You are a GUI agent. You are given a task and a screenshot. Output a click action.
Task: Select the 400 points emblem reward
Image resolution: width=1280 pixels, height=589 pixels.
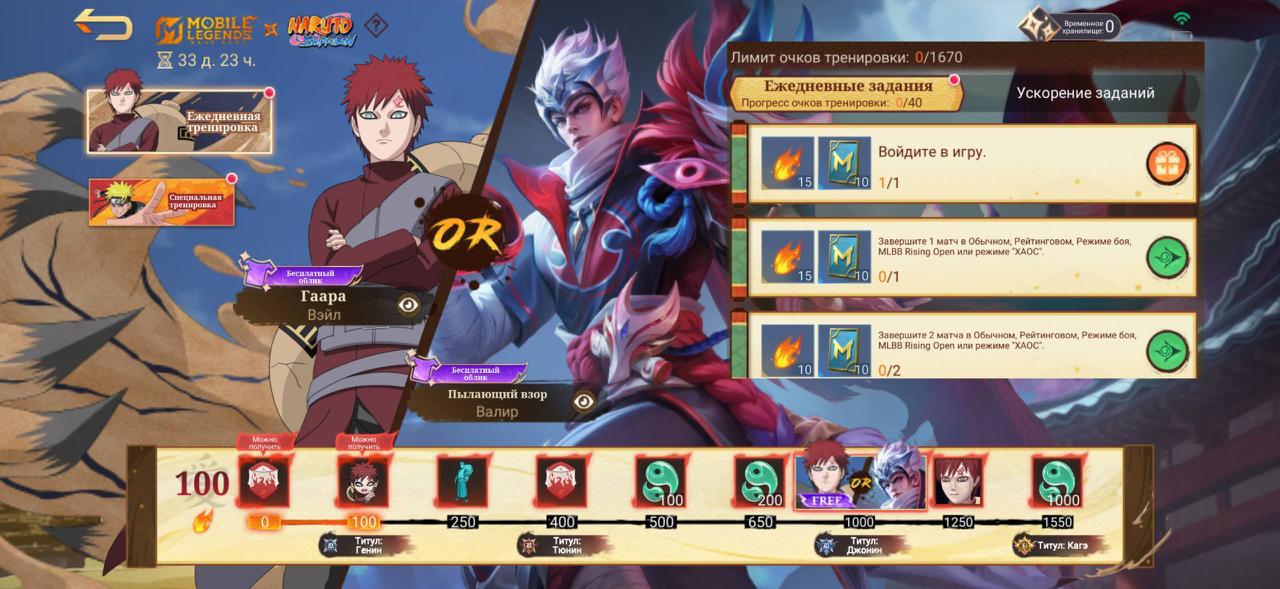click(x=560, y=482)
